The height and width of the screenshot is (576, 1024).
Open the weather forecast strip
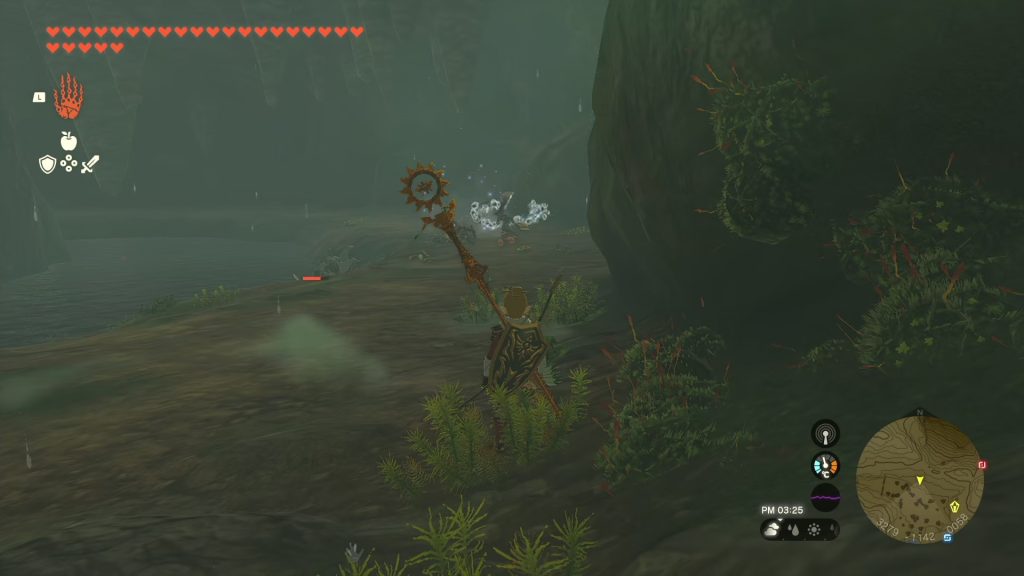(799, 530)
